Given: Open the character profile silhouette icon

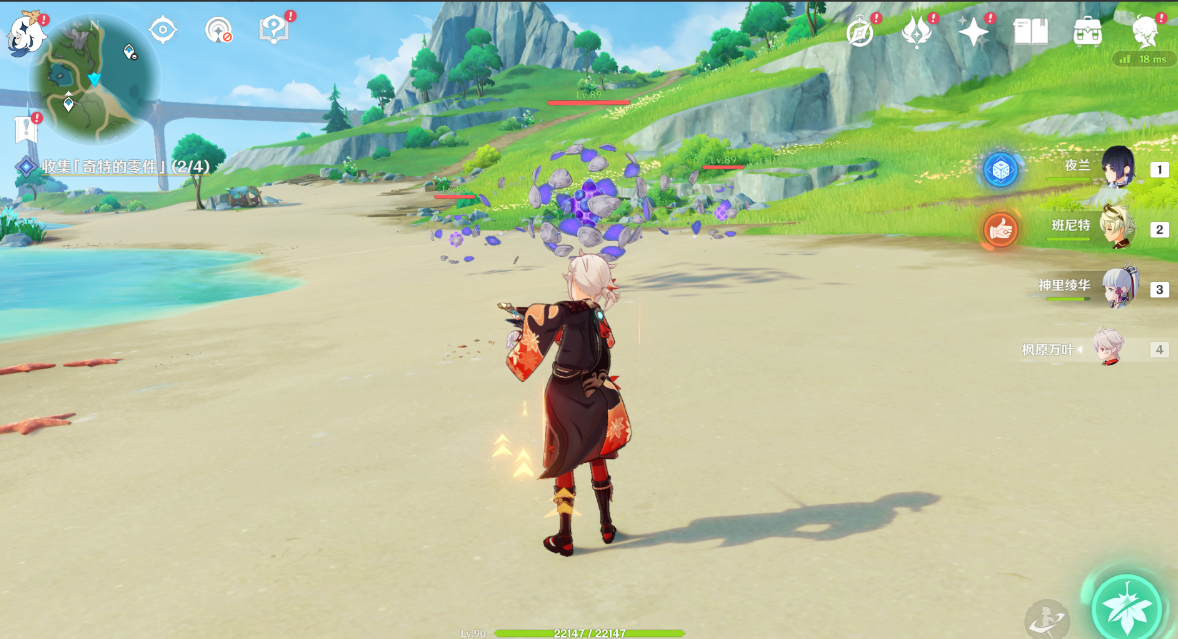Looking at the screenshot, I should point(1145,32).
